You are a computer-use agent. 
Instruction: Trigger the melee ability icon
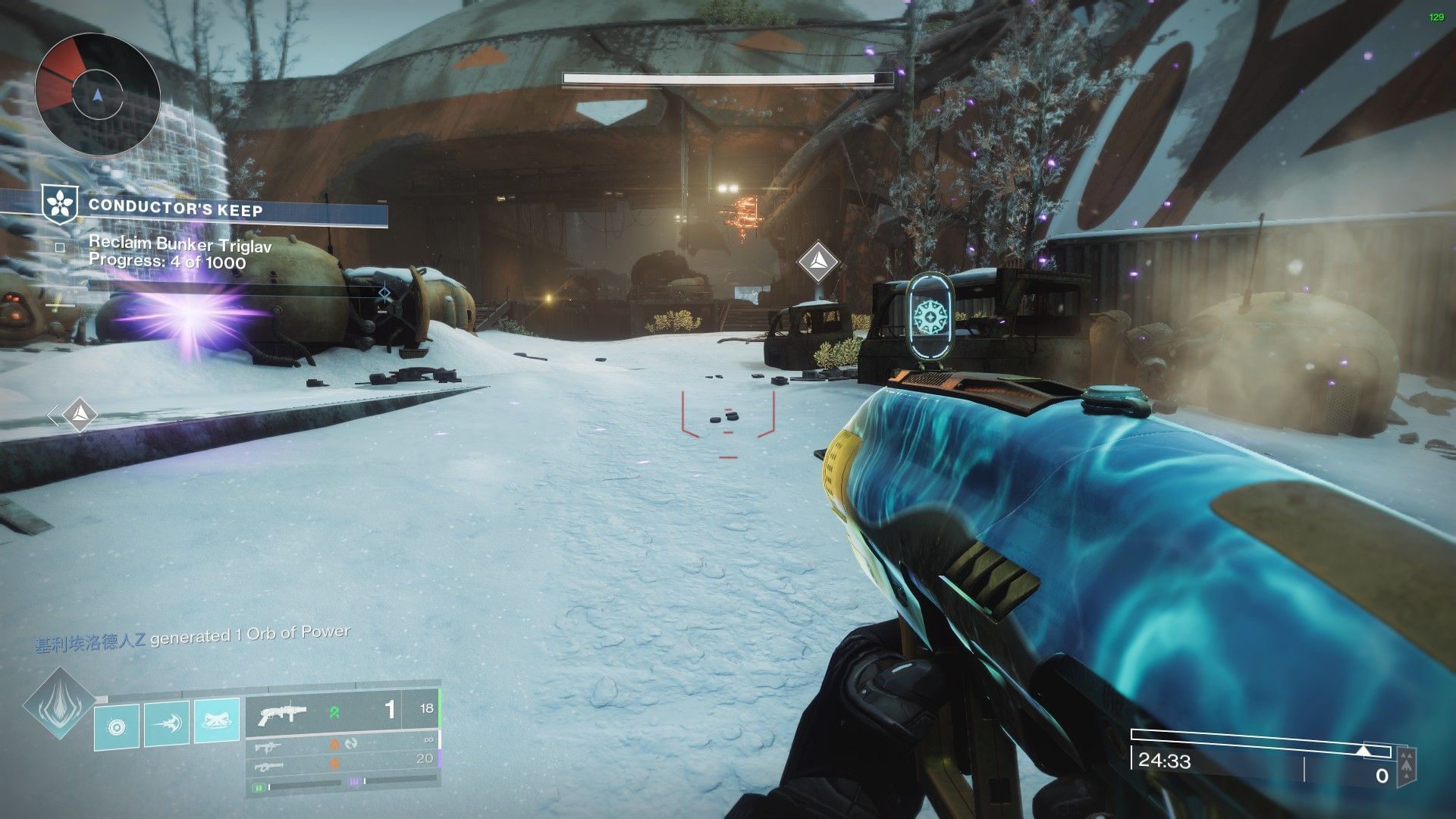coord(167,723)
